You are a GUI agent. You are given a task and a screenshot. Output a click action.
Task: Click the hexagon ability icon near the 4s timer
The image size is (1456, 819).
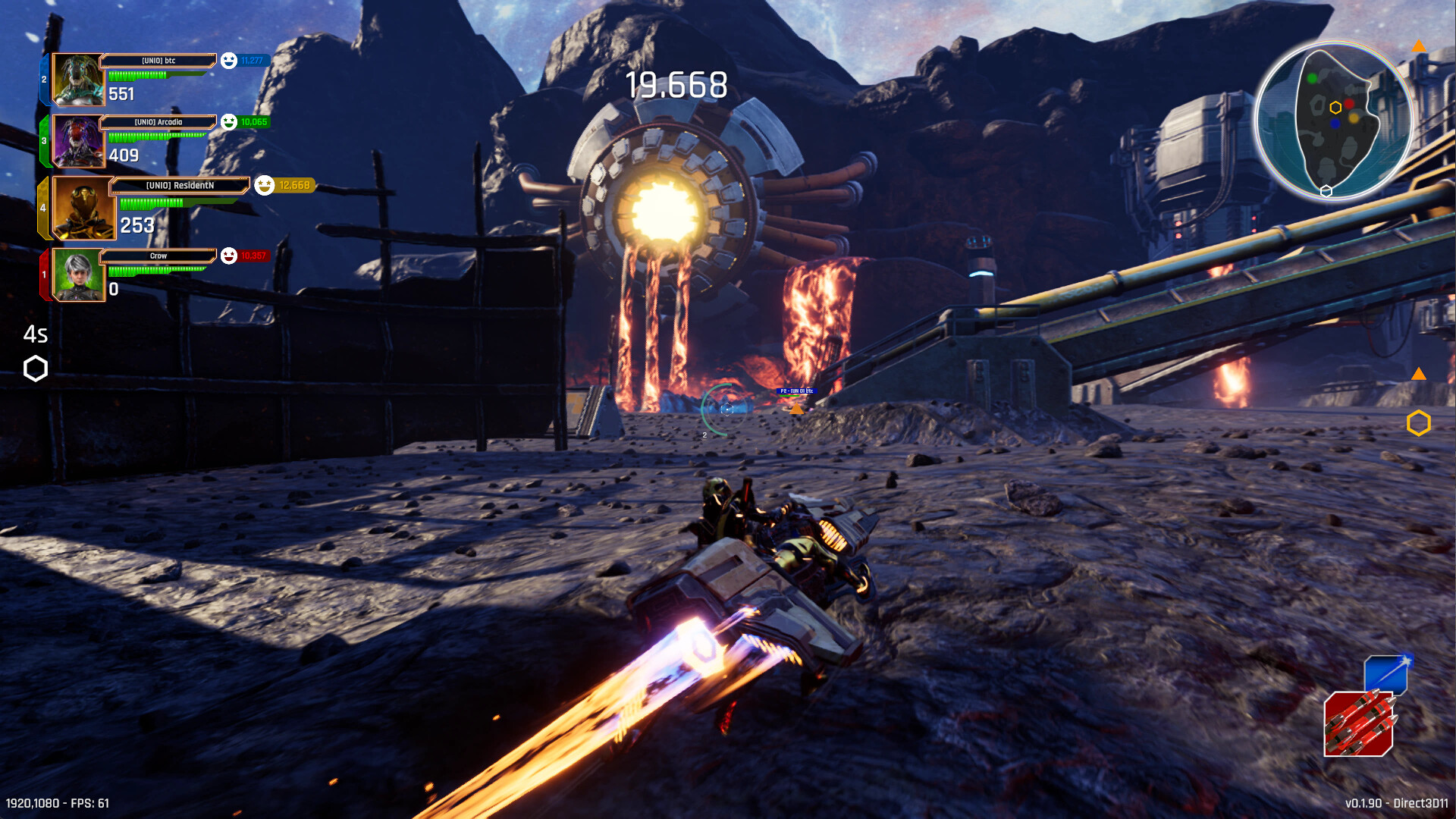34,369
